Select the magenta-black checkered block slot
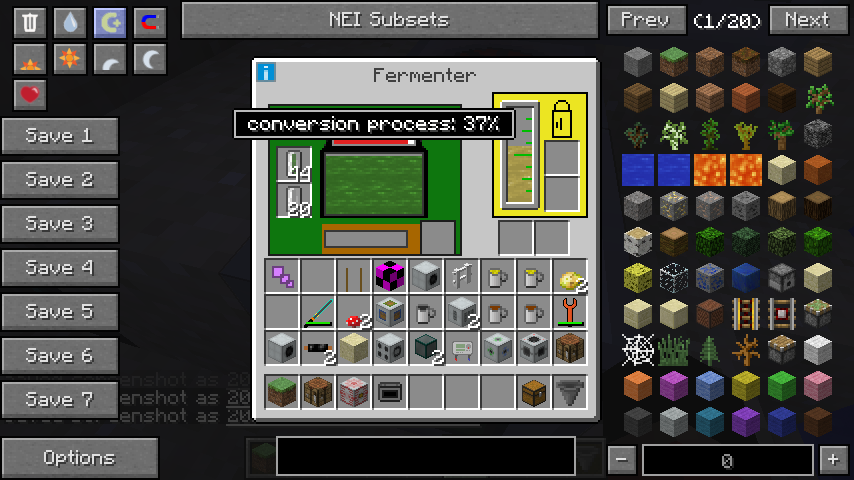Screen dimensions: 854x480 click(x=389, y=276)
